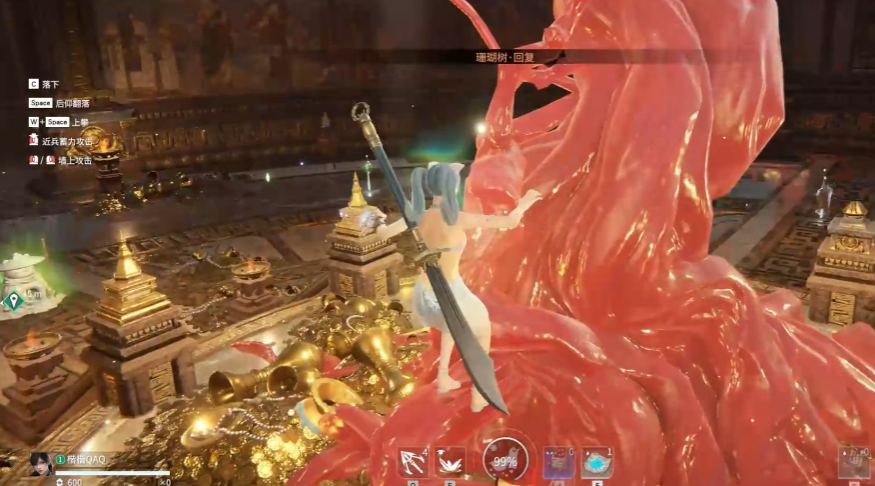Use the blue glowing consumable slot
The width and height of the screenshot is (875, 486).
pos(597,463)
